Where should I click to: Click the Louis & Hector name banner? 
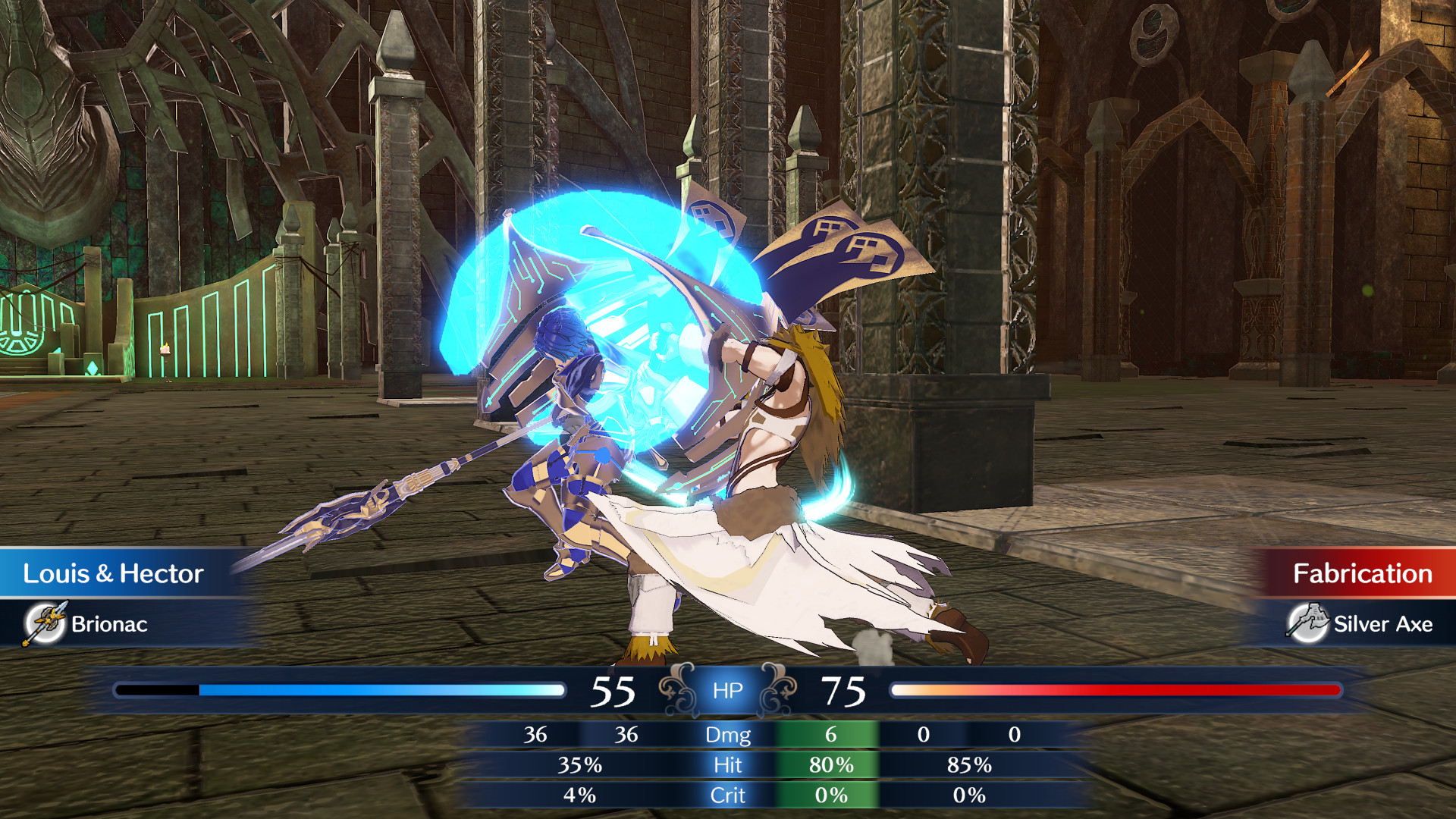[x=114, y=574]
